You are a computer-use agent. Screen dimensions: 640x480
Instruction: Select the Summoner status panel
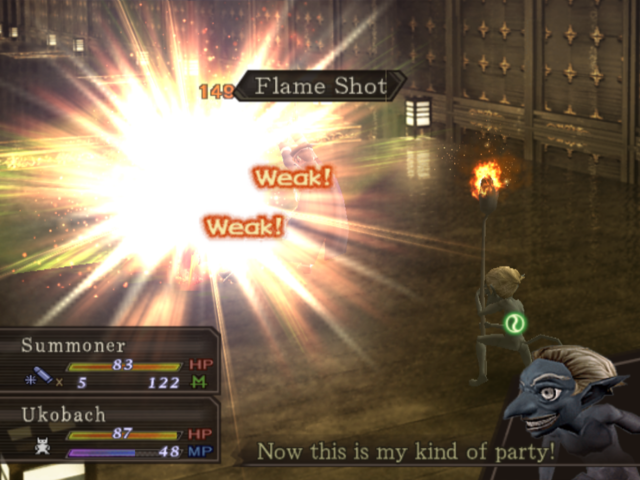110,361
